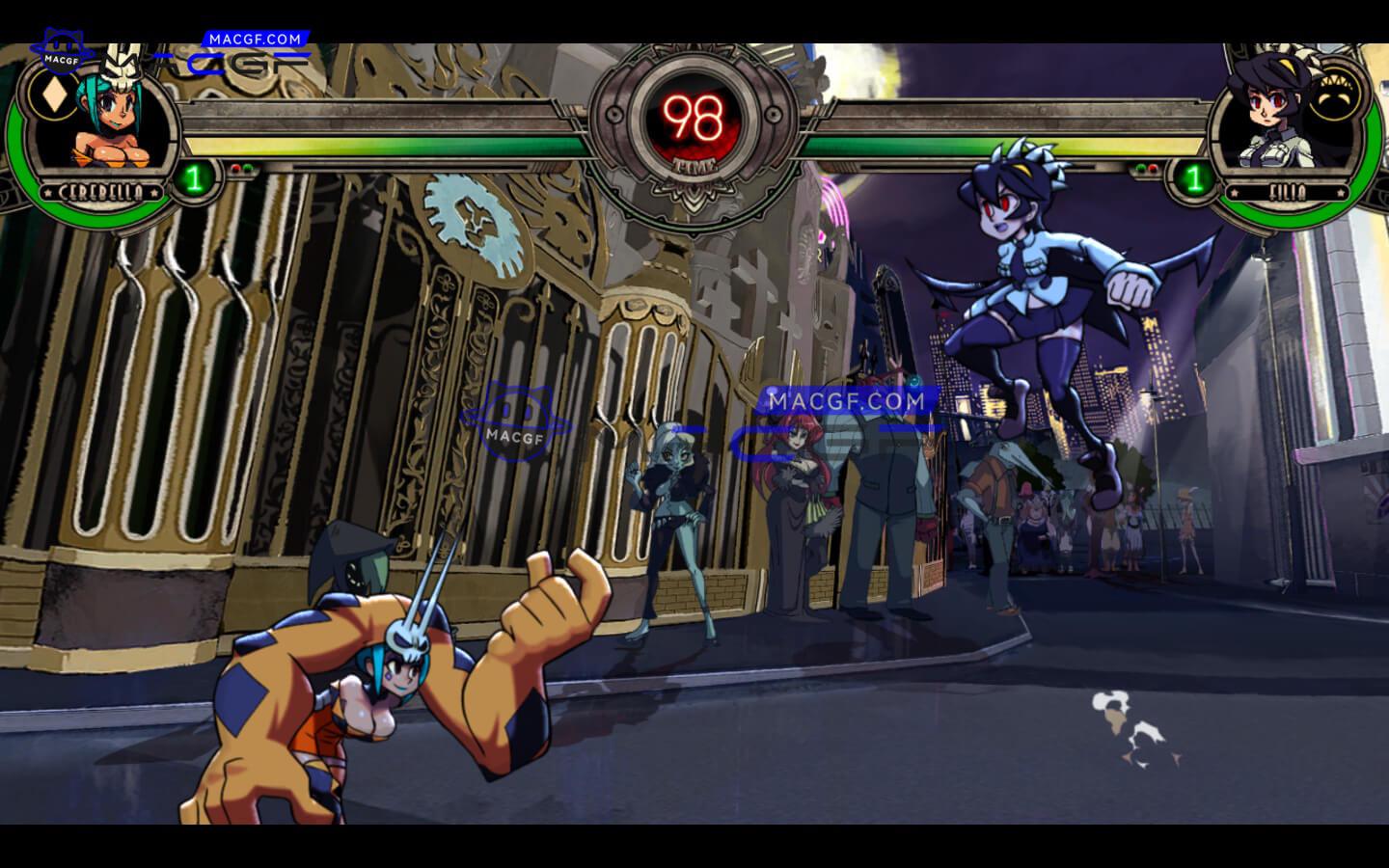Toggle the first round indicator dot beside Cerebella
Image resolution: width=1389 pixels, height=868 pixels.
coord(236,169)
